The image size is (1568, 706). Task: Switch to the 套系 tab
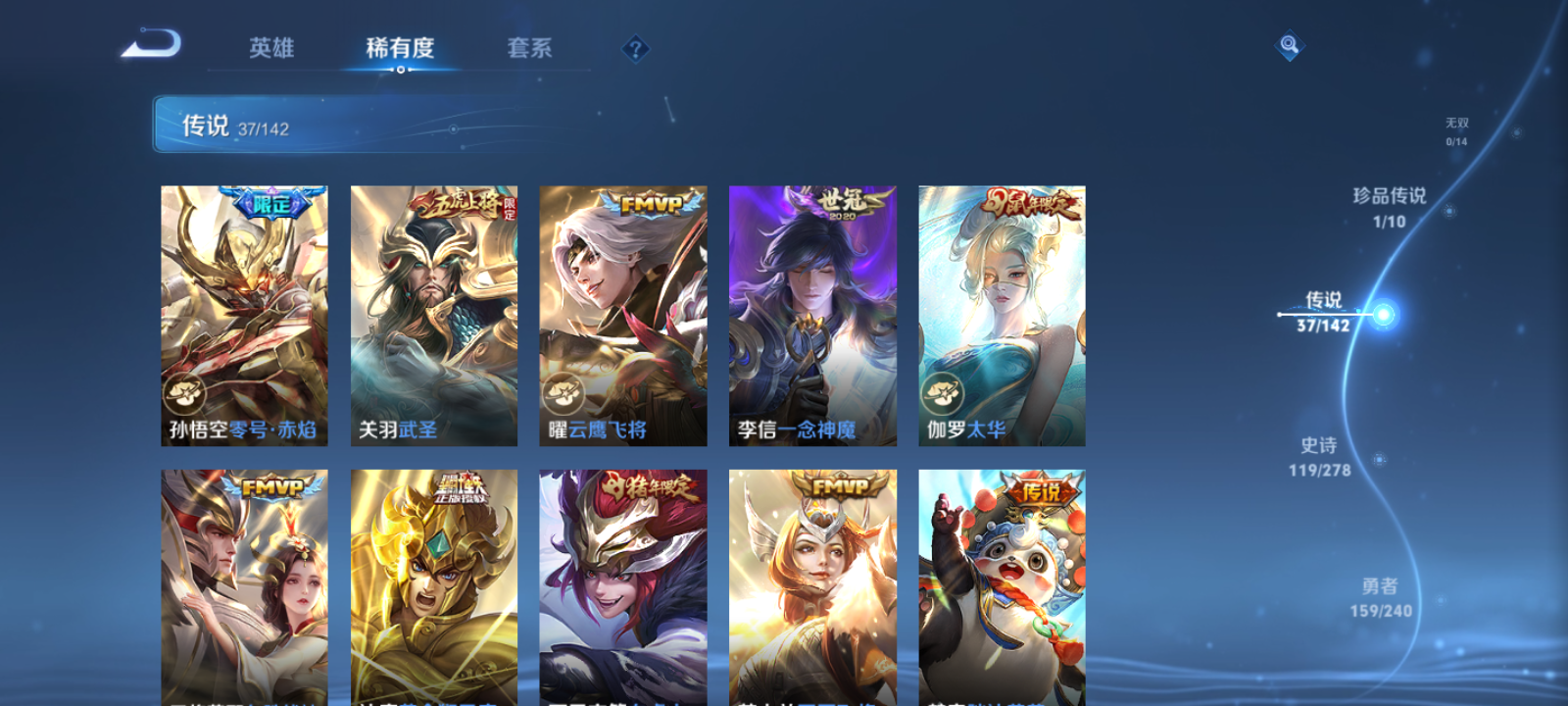click(x=530, y=47)
